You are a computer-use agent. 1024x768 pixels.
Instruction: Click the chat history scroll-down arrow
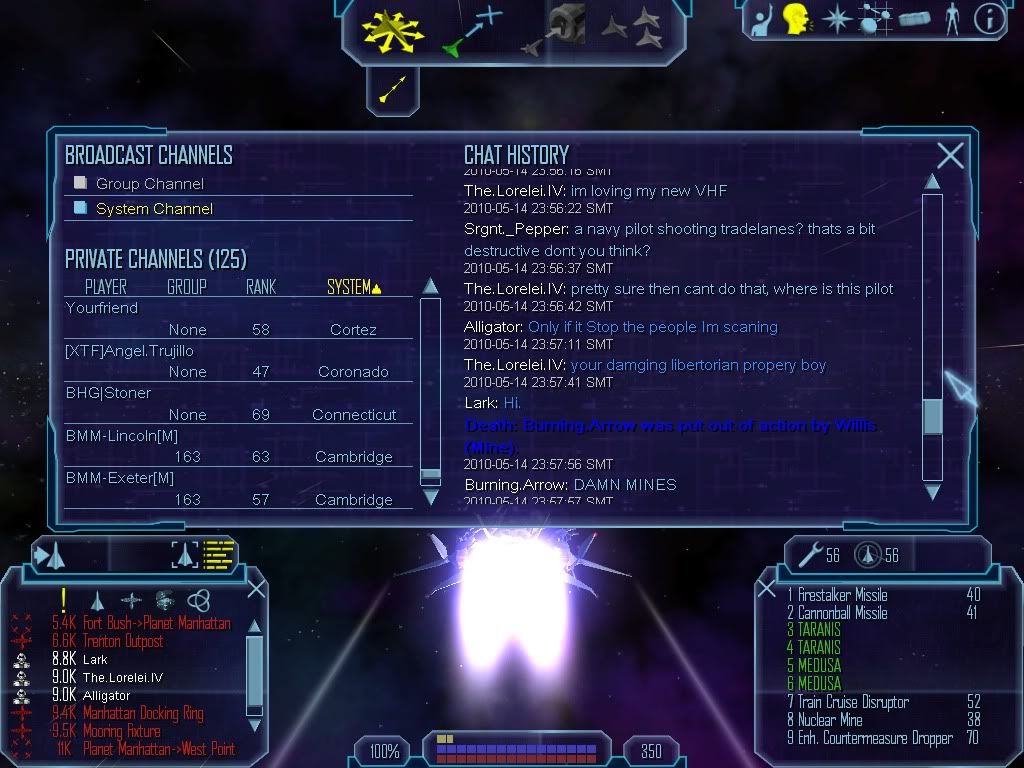coord(932,492)
